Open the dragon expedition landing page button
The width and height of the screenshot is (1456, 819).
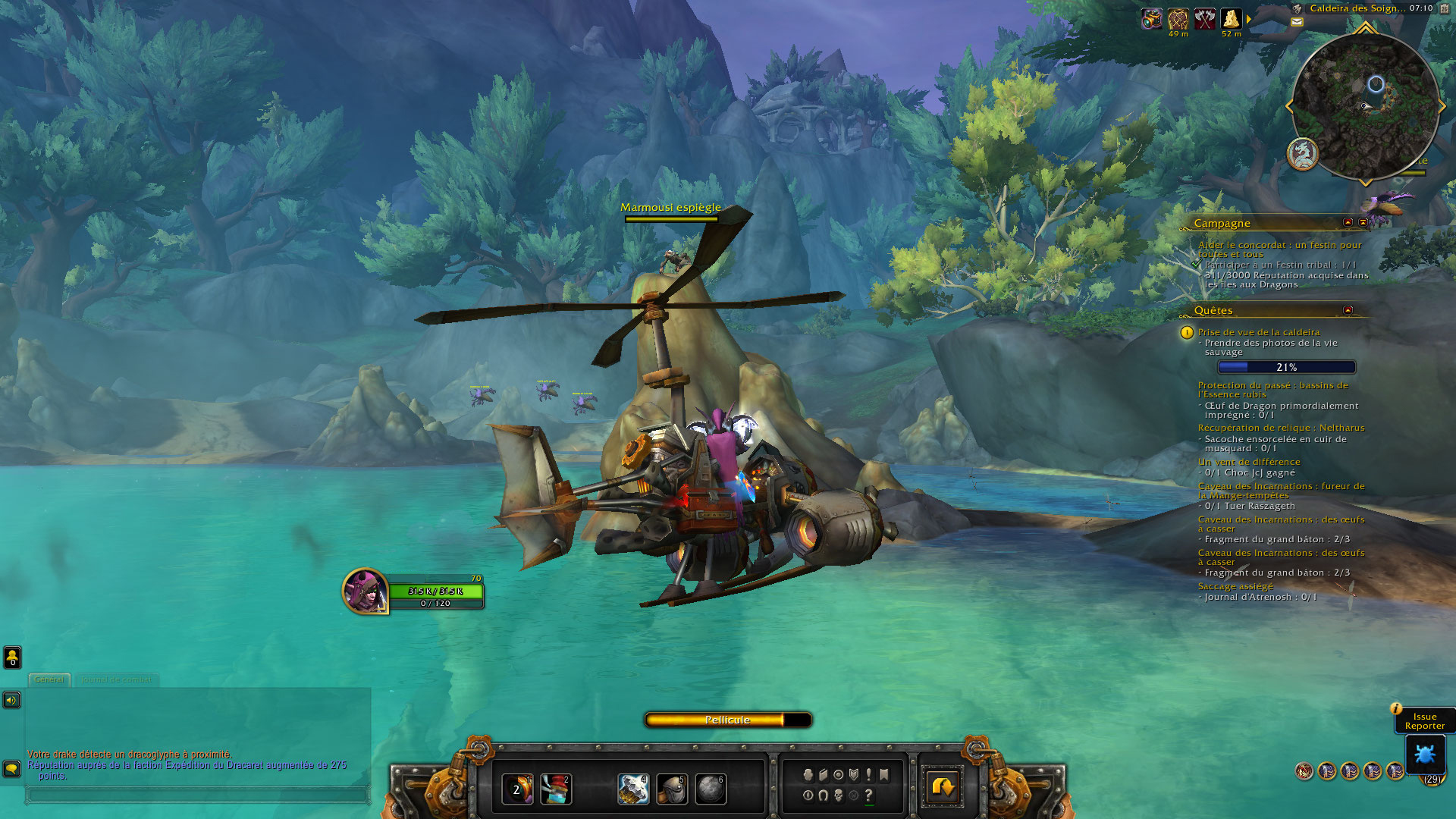tap(1303, 154)
